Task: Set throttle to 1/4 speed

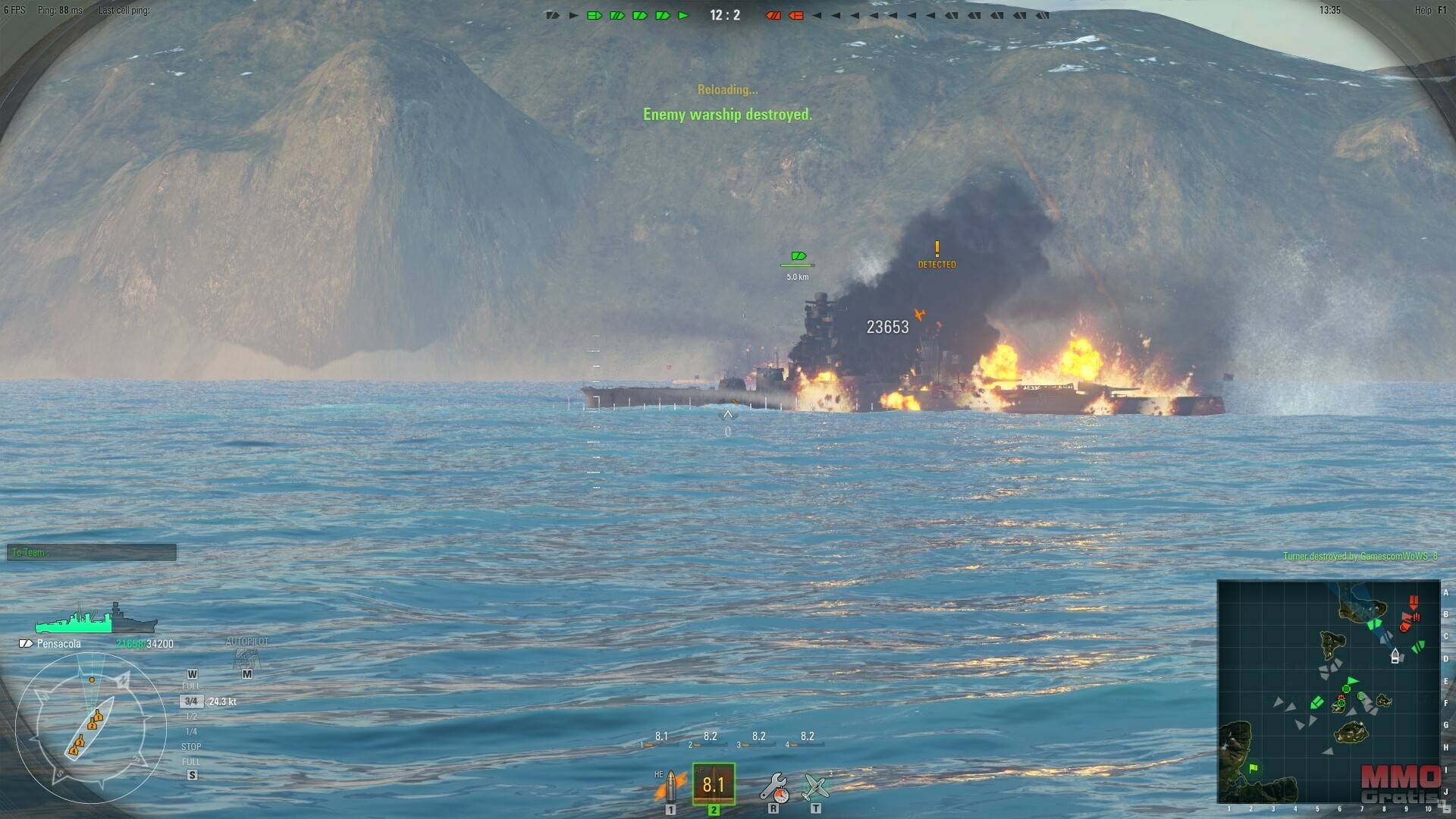Action: click(191, 732)
